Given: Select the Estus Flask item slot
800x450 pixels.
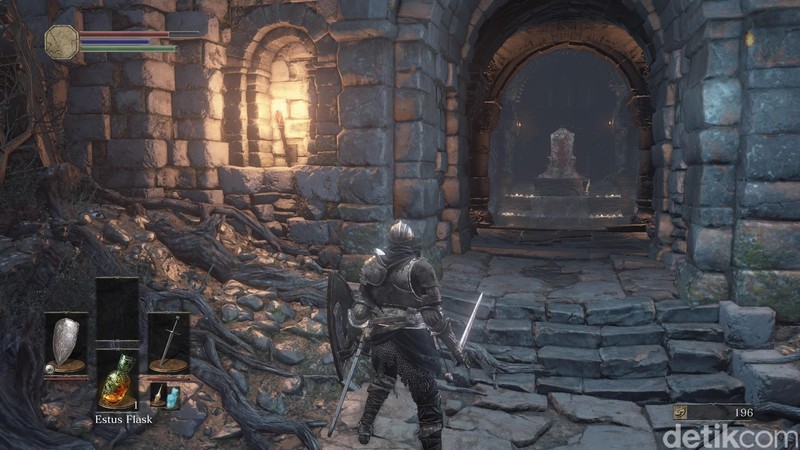Looking at the screenshot, I should [118, 378].
